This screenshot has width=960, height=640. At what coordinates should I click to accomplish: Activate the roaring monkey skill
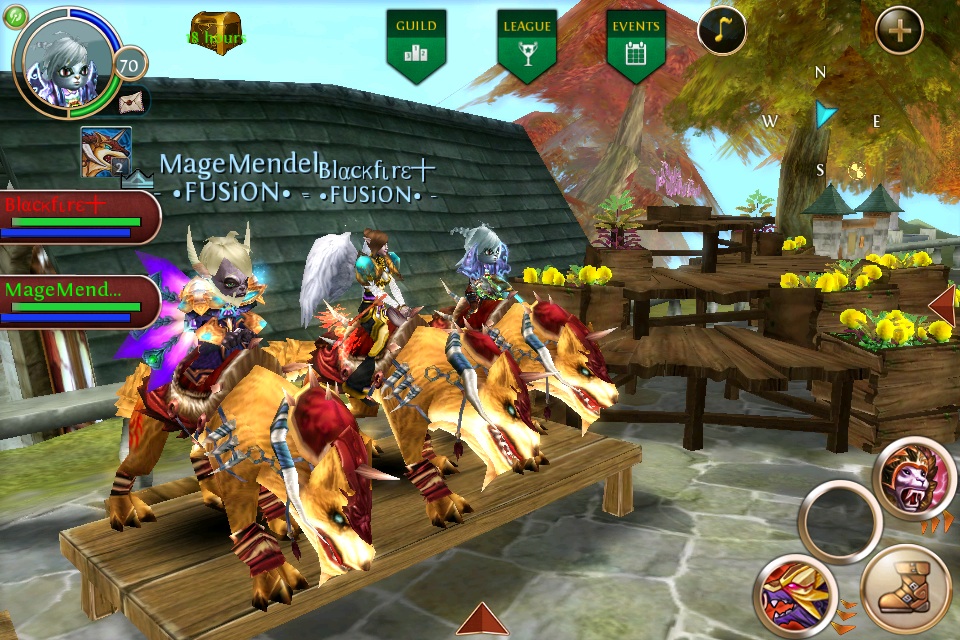[x=914, y=478]
